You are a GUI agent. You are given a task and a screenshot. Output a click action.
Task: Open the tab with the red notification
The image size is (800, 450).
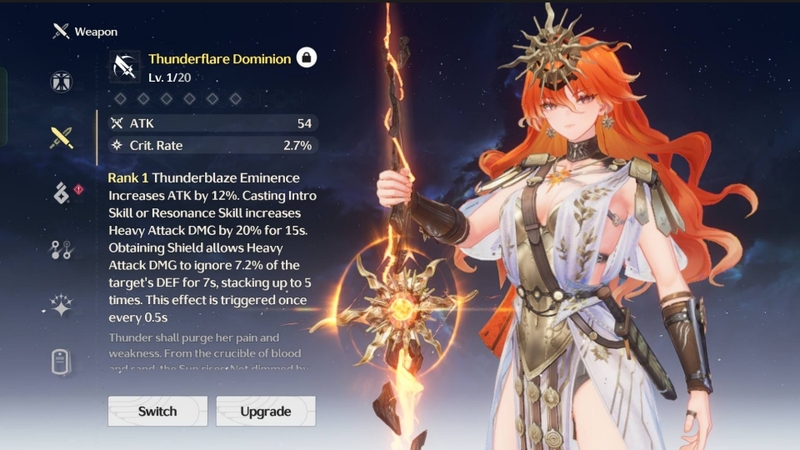(61, 194)
